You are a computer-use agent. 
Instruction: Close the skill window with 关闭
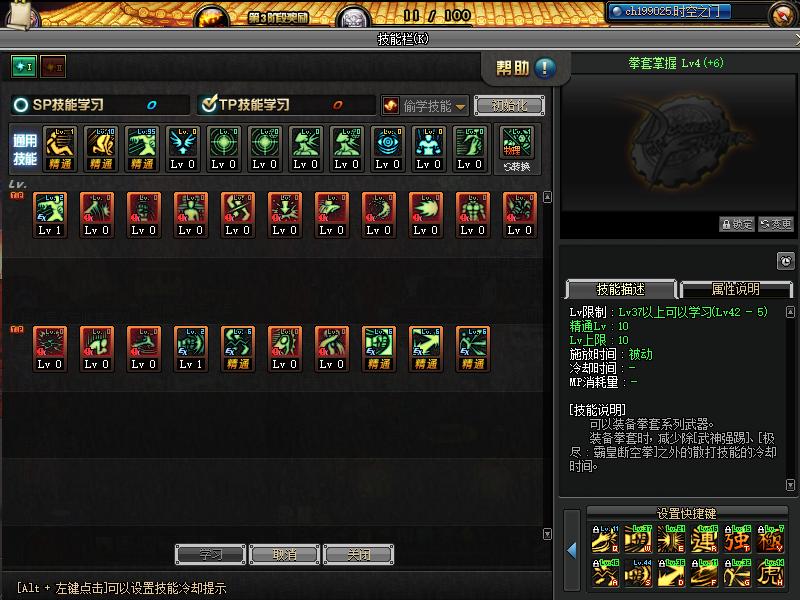point(359,554)
